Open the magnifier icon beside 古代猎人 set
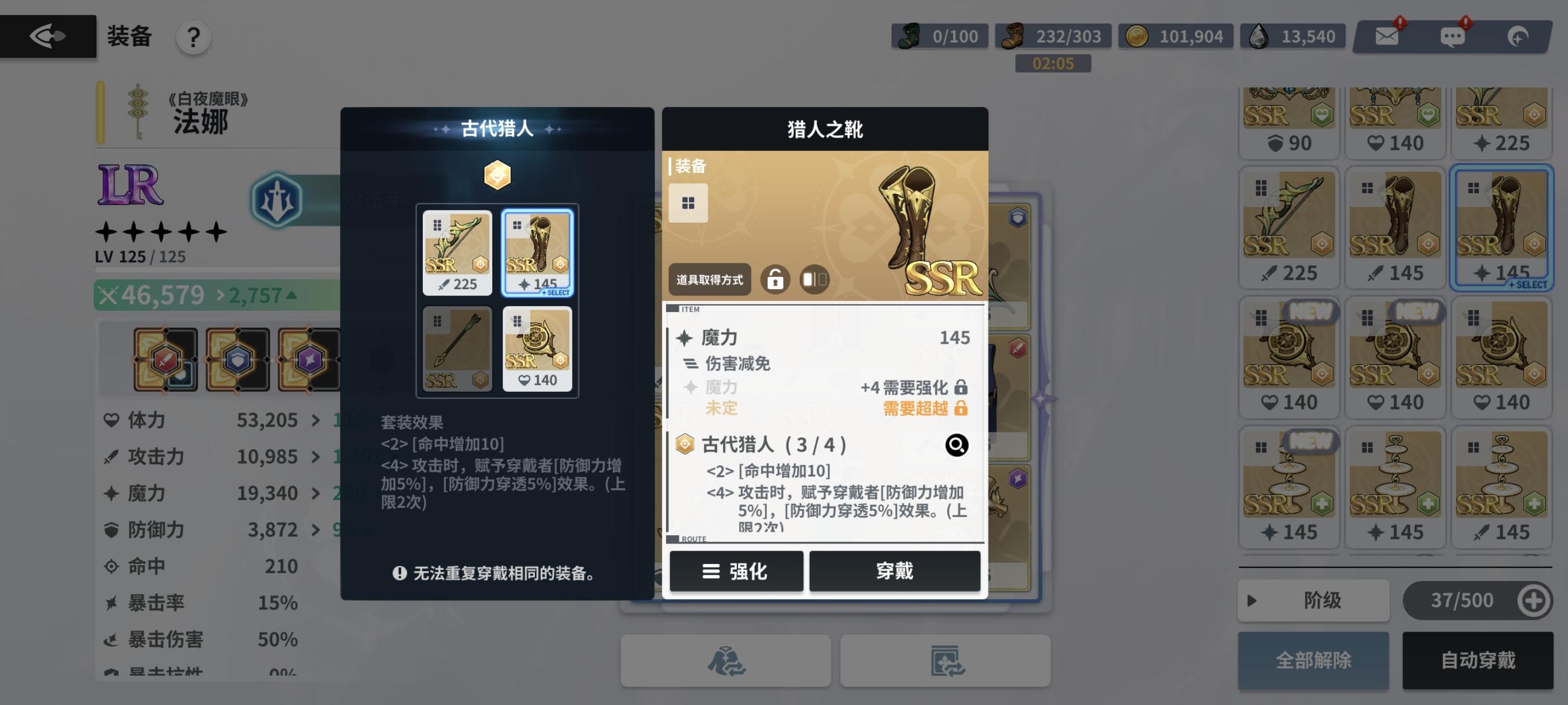 957,446
